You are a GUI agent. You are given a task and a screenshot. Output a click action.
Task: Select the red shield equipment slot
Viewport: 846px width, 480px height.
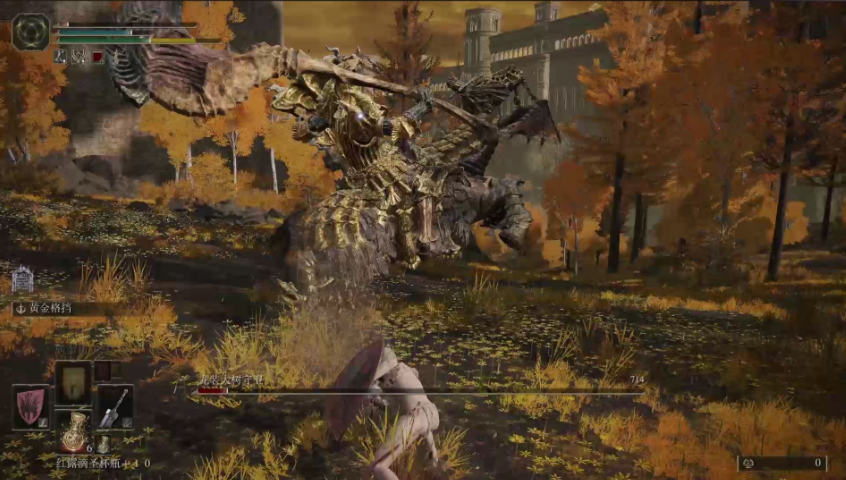pyautogui.click(x=30, y=407)
